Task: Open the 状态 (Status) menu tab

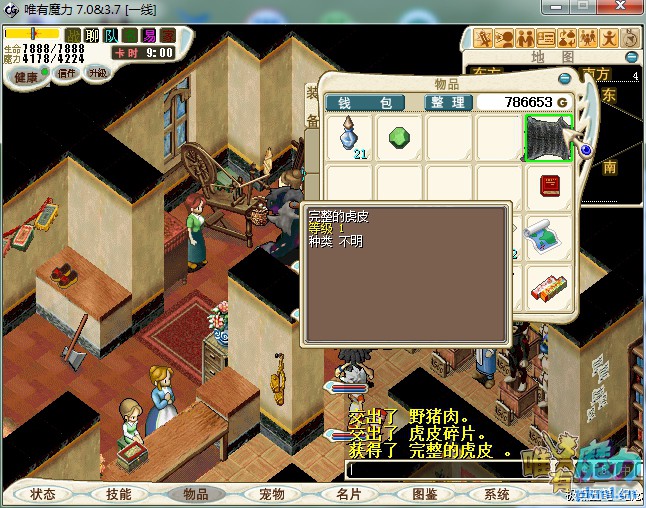Action: coord(43,494)
